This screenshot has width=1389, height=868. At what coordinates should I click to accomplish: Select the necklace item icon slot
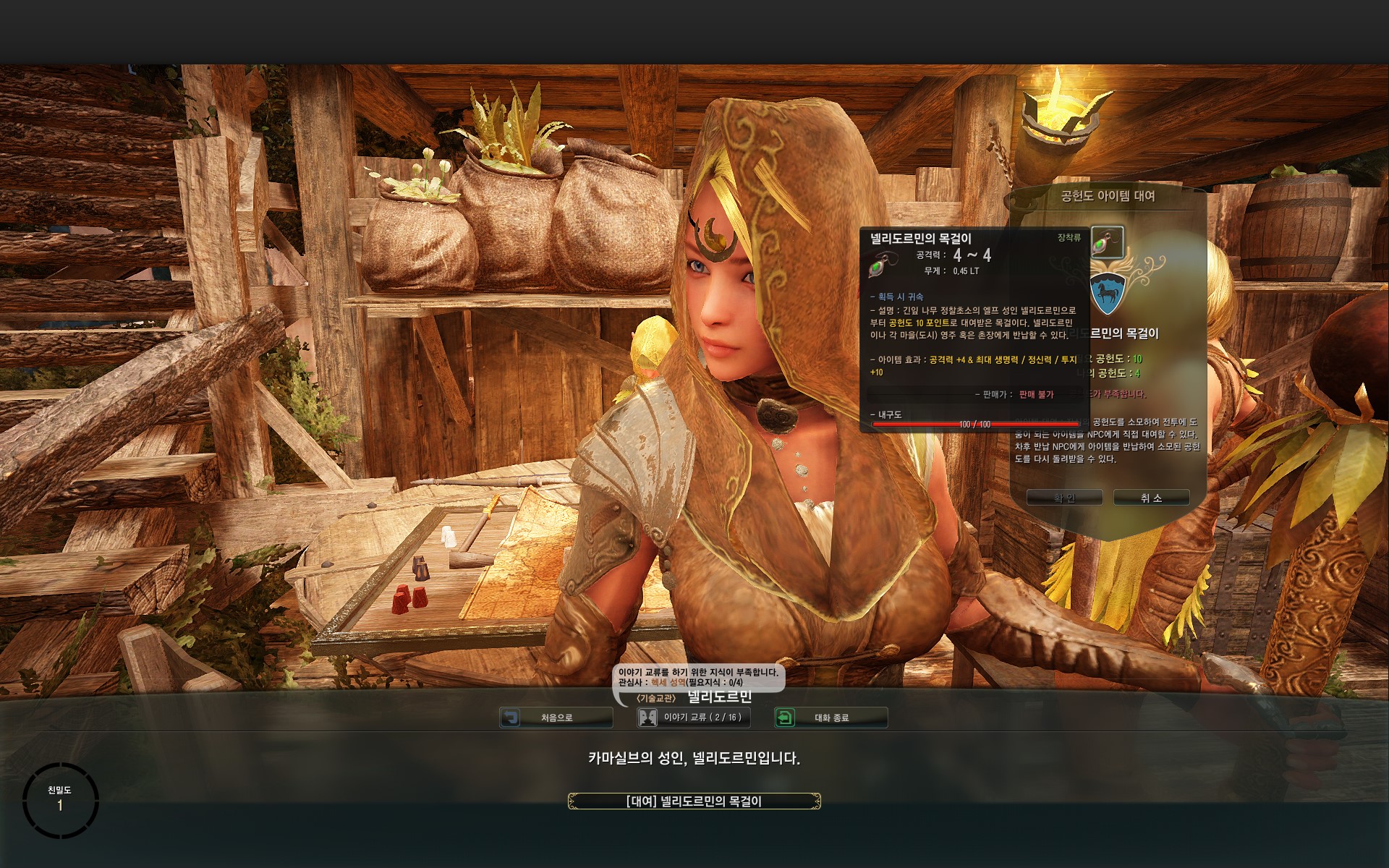coord(1107,242)
